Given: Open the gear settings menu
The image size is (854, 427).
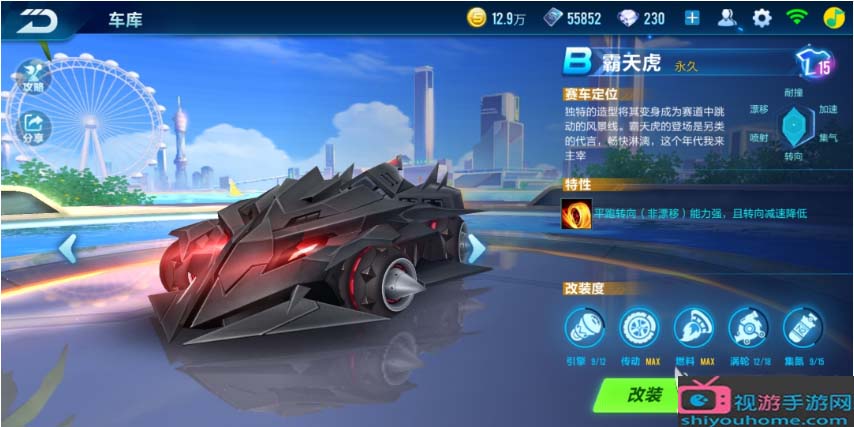Looking at the screenshot, I should pyautogui.click(x=762, y=18).
